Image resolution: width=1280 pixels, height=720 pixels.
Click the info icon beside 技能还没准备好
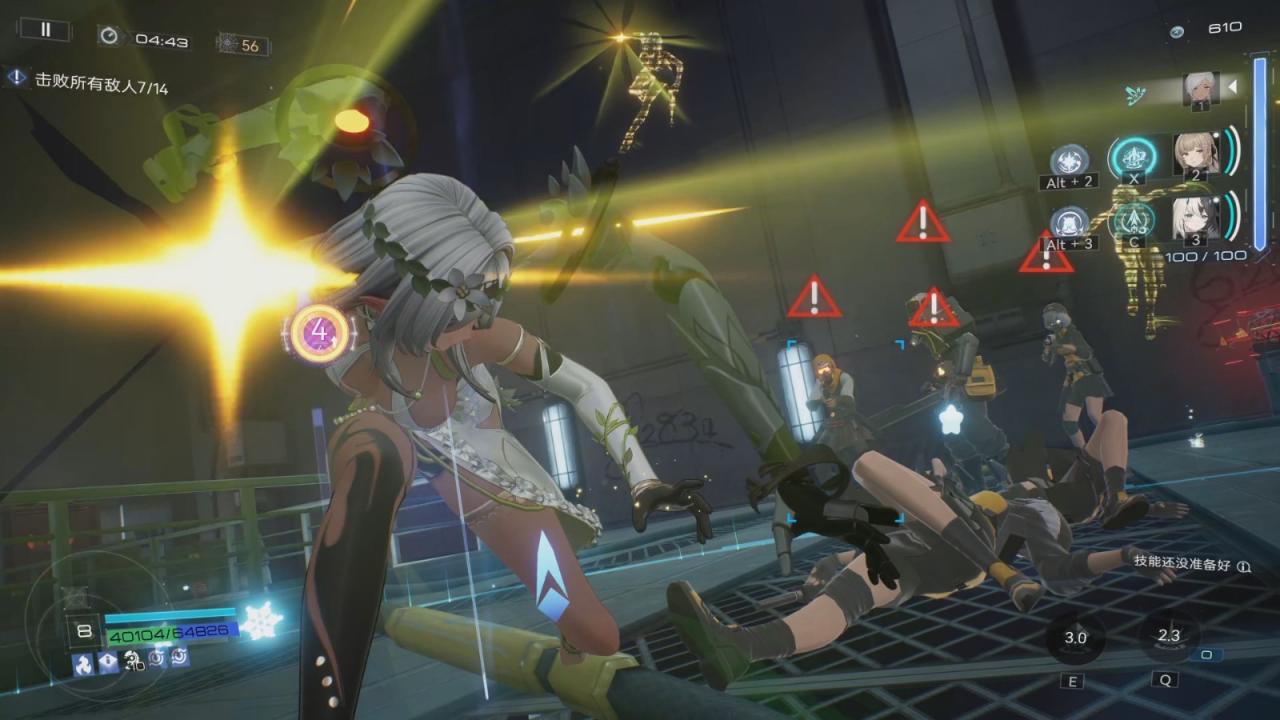click(x=1244, y=566)
